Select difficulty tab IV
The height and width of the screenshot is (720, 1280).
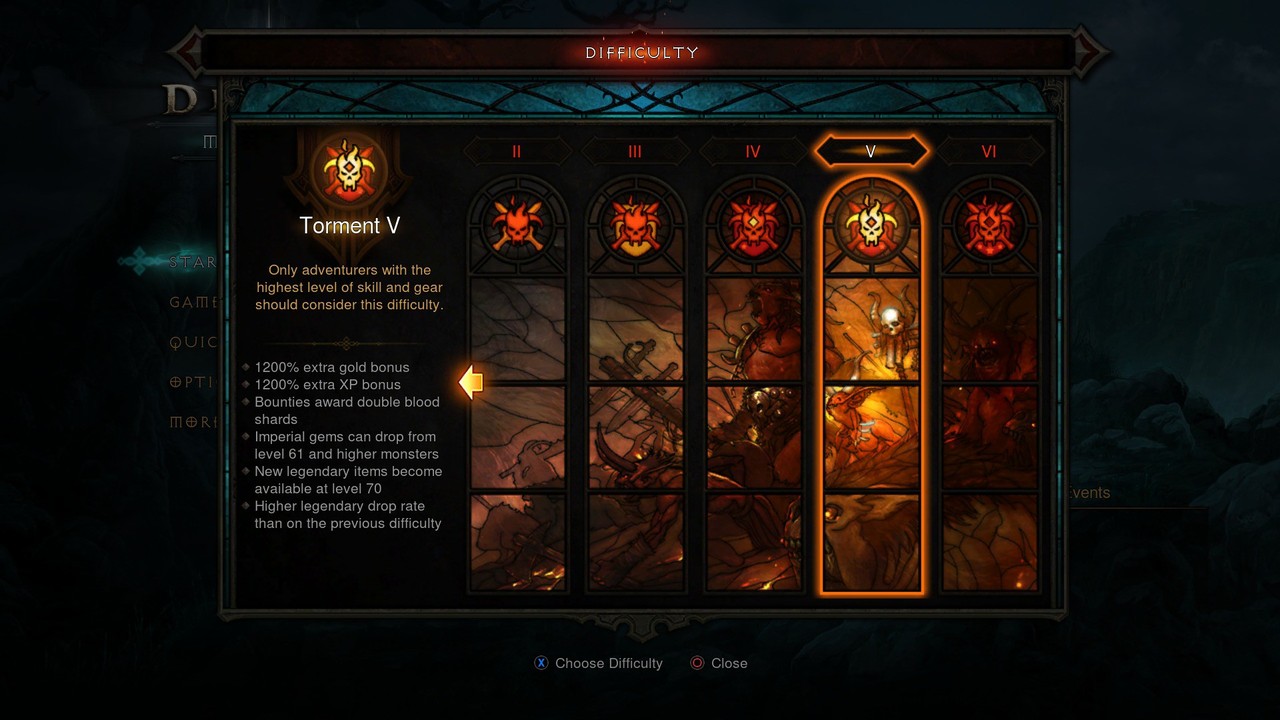[753, 151]
